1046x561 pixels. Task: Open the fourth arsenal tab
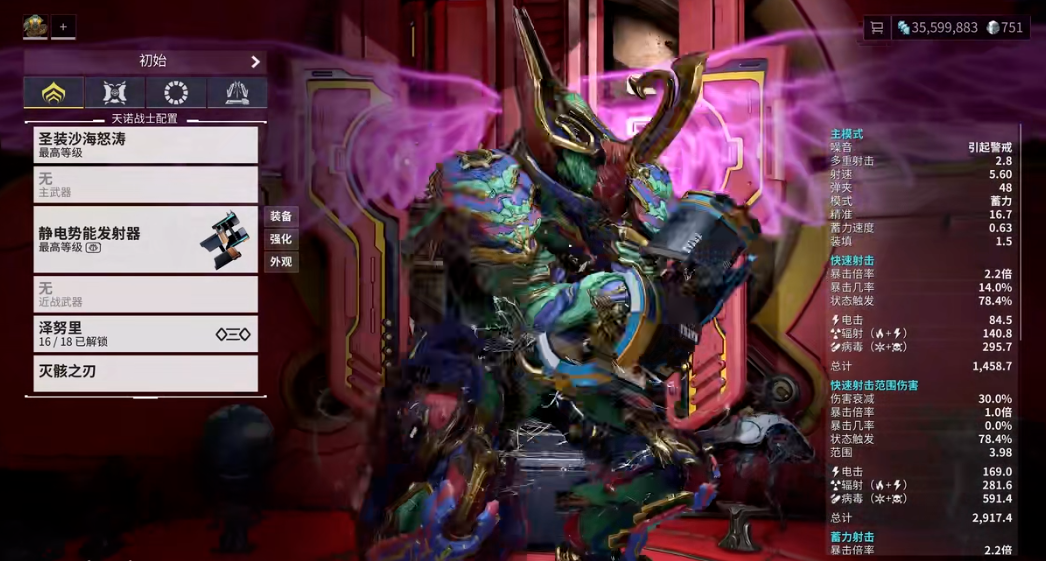point(237,94)
